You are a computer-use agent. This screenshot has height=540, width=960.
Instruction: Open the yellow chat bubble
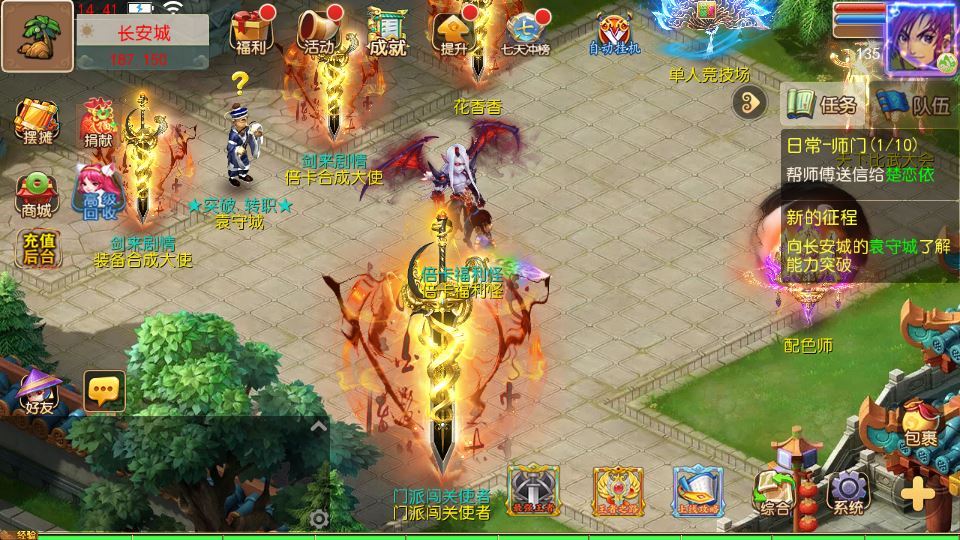click(x=104, y=391)
